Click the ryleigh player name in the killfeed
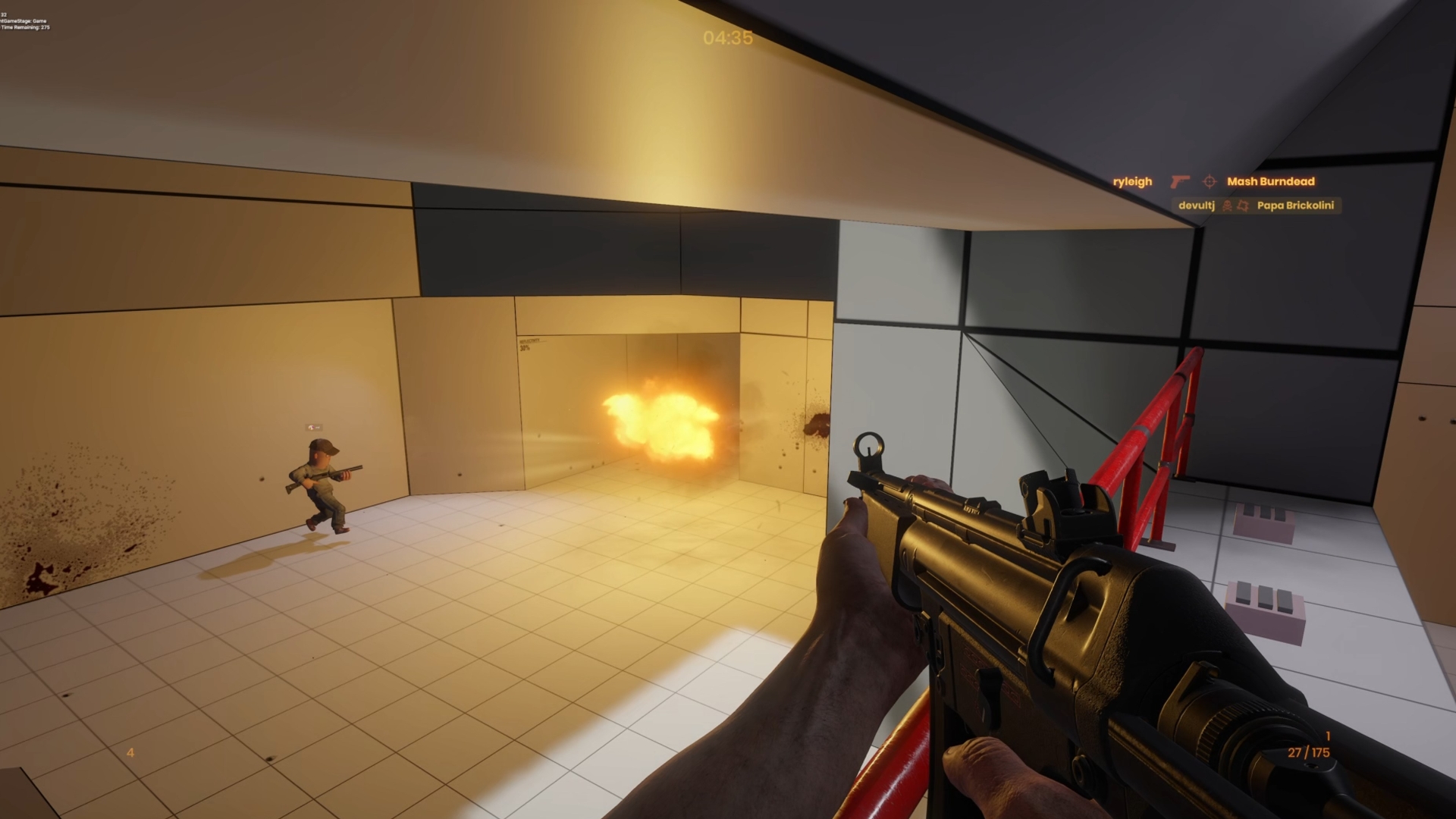 click(1132, 181)
